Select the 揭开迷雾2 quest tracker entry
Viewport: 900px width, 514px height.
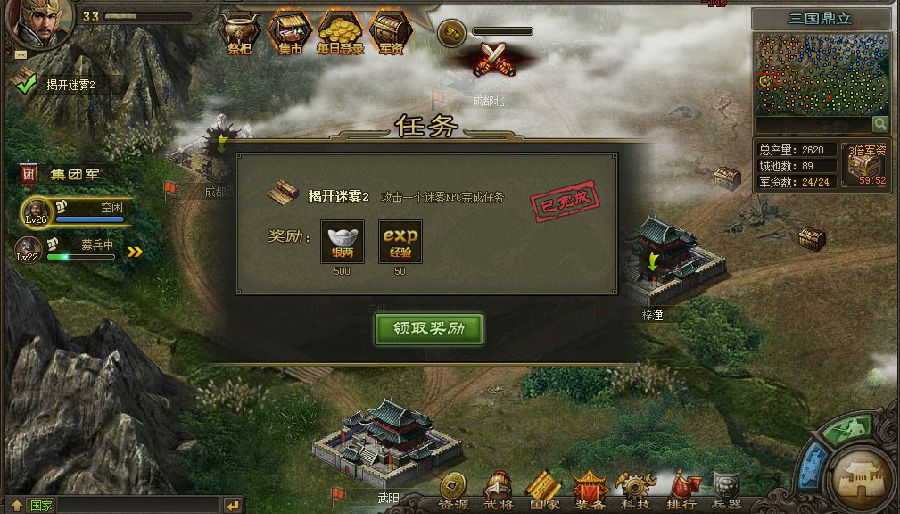(x=58, y=85)
